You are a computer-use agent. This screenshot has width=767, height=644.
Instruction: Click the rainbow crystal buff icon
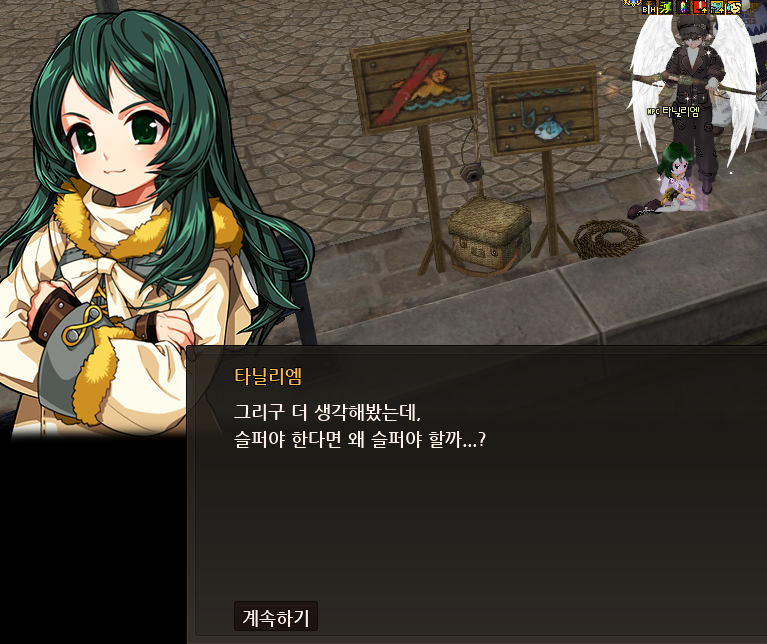[x=682, y=7]
